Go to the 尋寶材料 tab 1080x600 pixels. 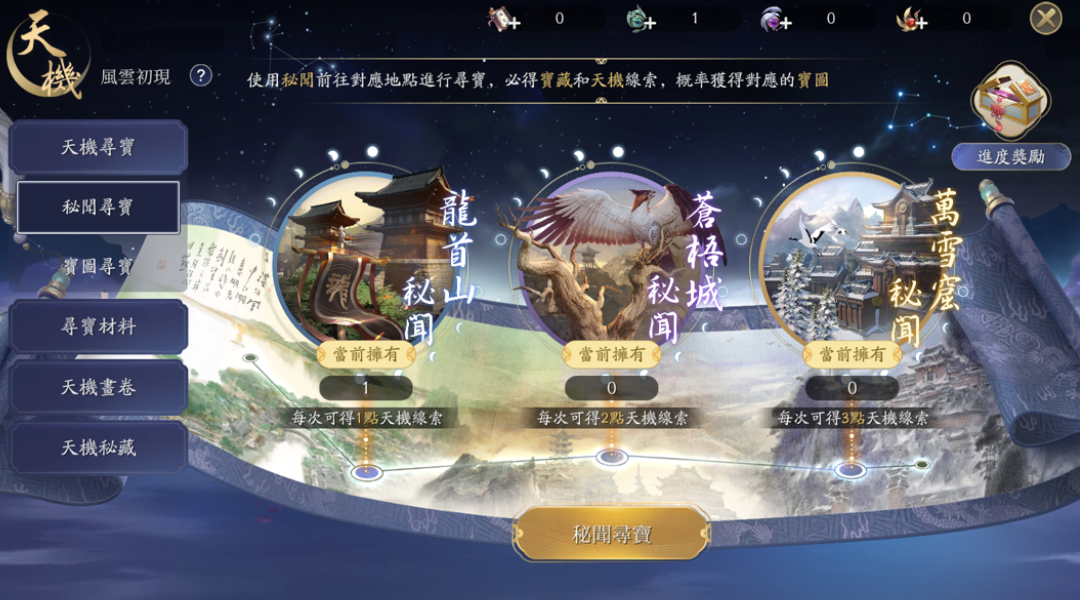[x=98, y=327]
